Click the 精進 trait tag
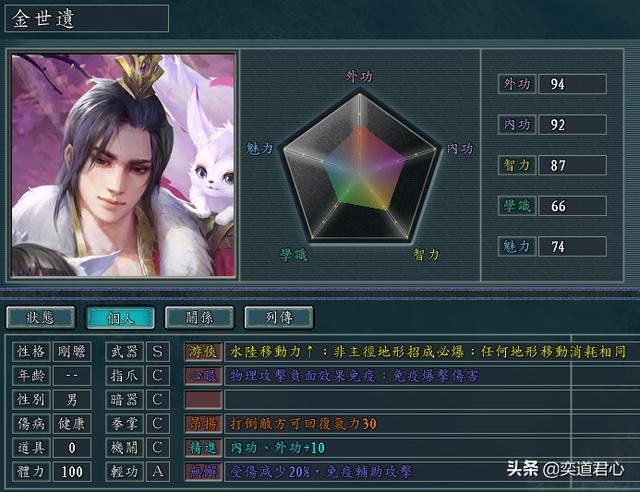640x492 pixels. (203, 447)
